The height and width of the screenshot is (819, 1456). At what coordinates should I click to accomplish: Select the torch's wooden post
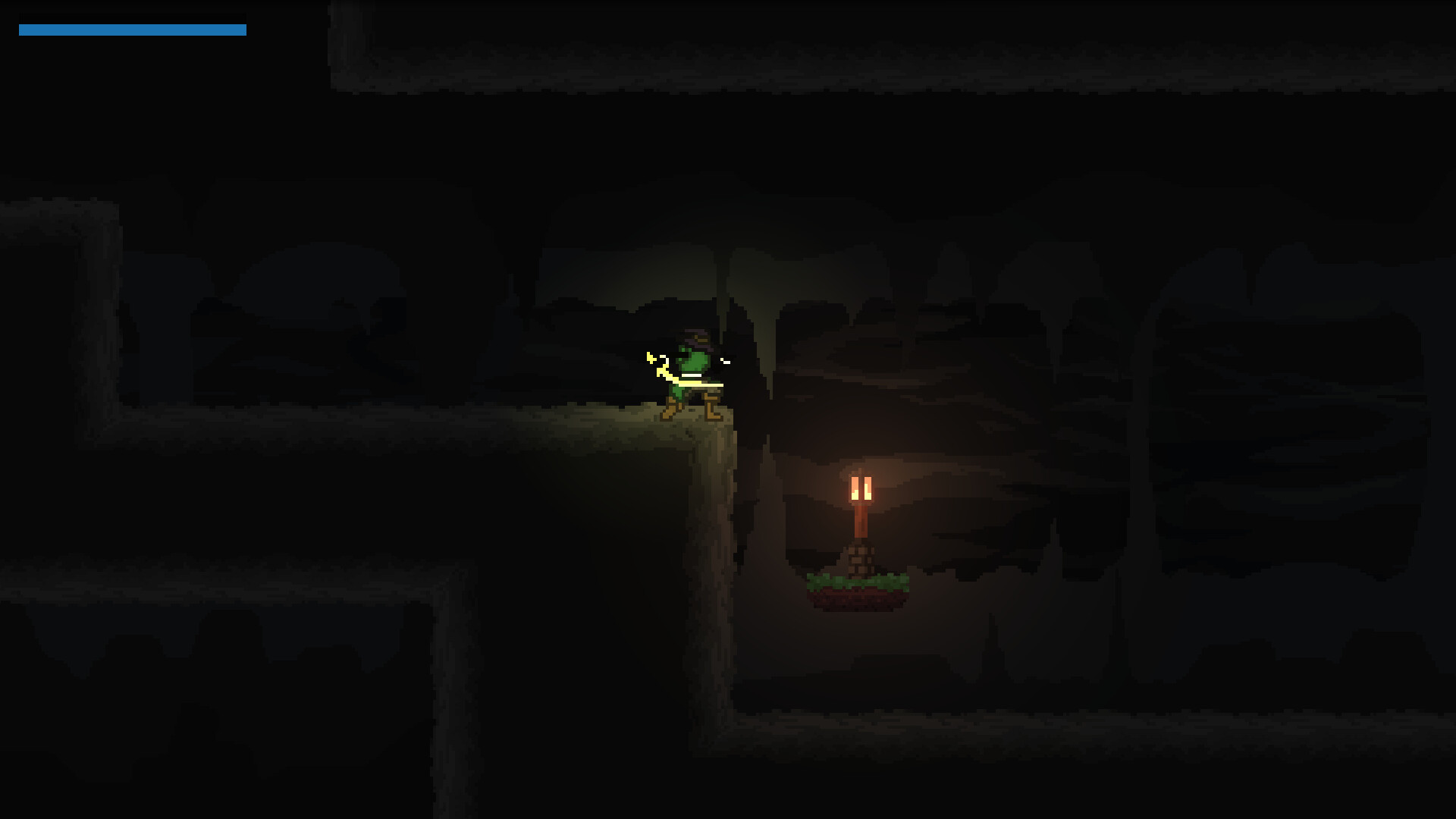[x=861, y=523]
